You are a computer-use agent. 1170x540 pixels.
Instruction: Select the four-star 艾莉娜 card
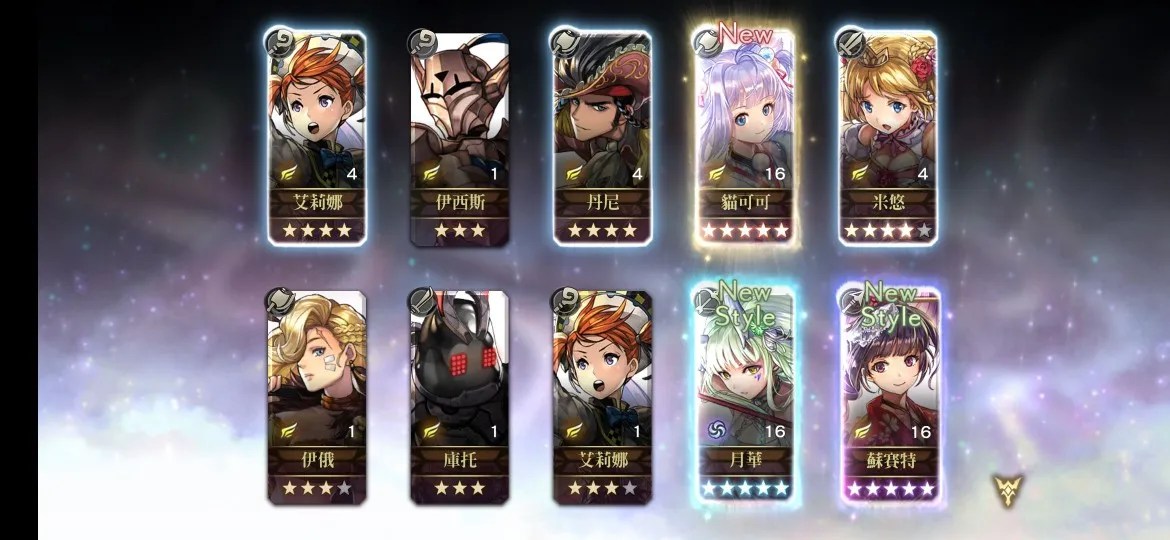pyautogui.click(x=316, y=137)
